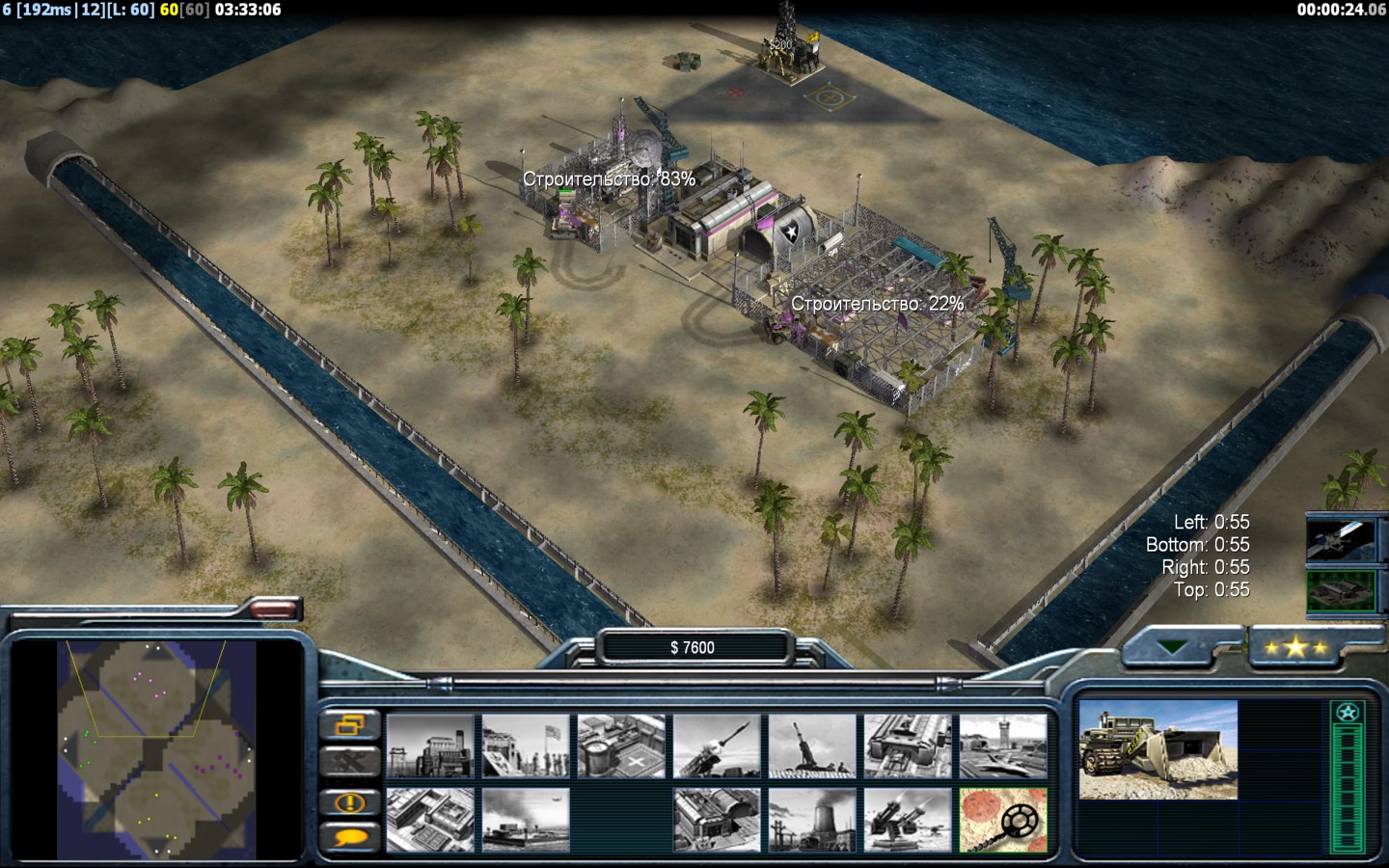The height and width of the screenshot is (868, 1389).
Task: Build the structure with the tall tower icon
Action: [x=430, y=746]
